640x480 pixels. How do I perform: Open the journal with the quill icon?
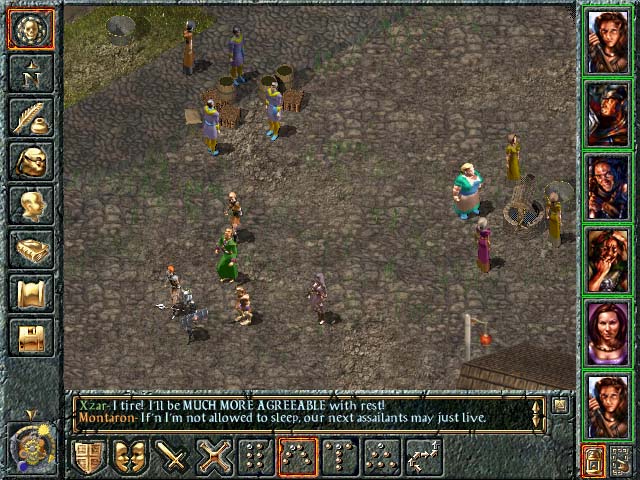[x=31, y=118]
